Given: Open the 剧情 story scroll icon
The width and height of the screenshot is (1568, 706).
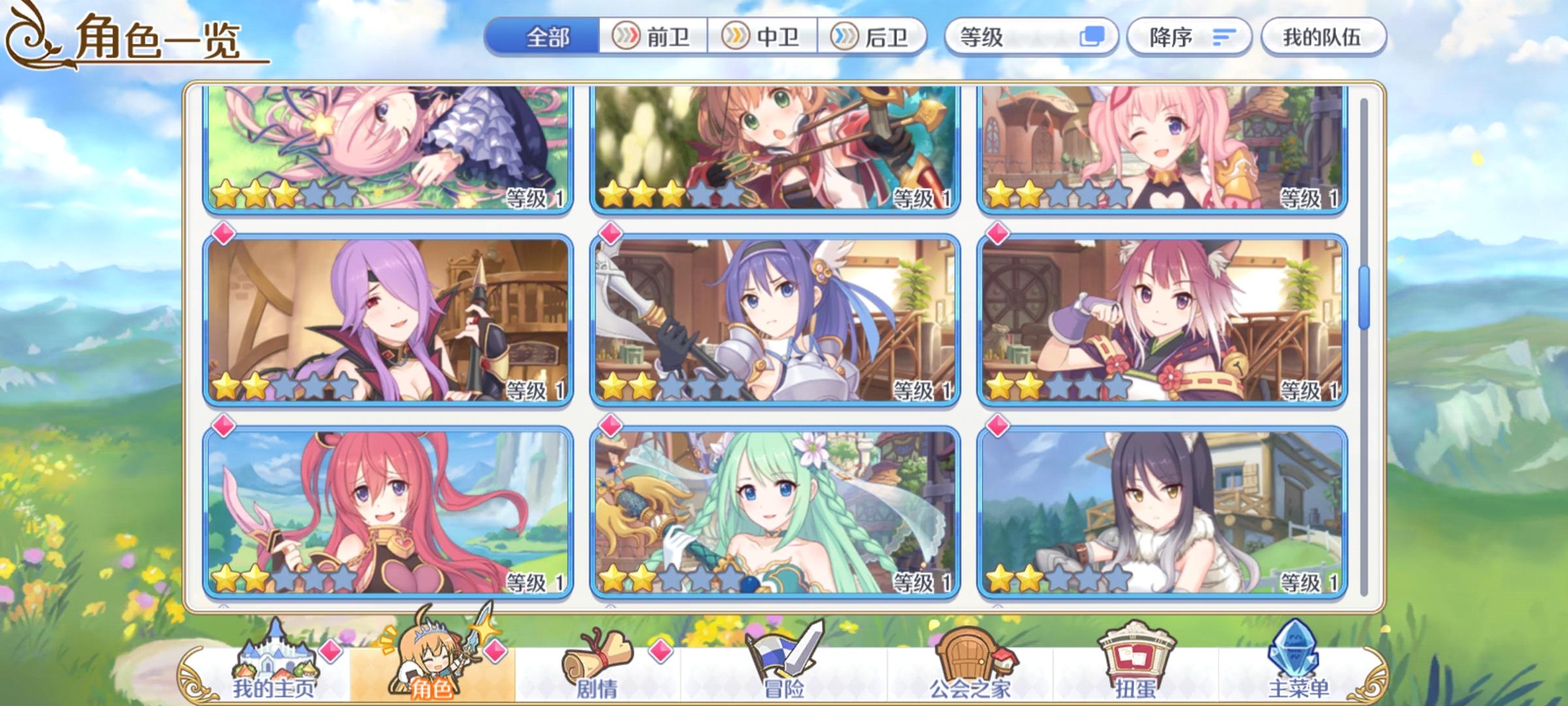Looking at the screenshot, I should (x=602, y=660).
